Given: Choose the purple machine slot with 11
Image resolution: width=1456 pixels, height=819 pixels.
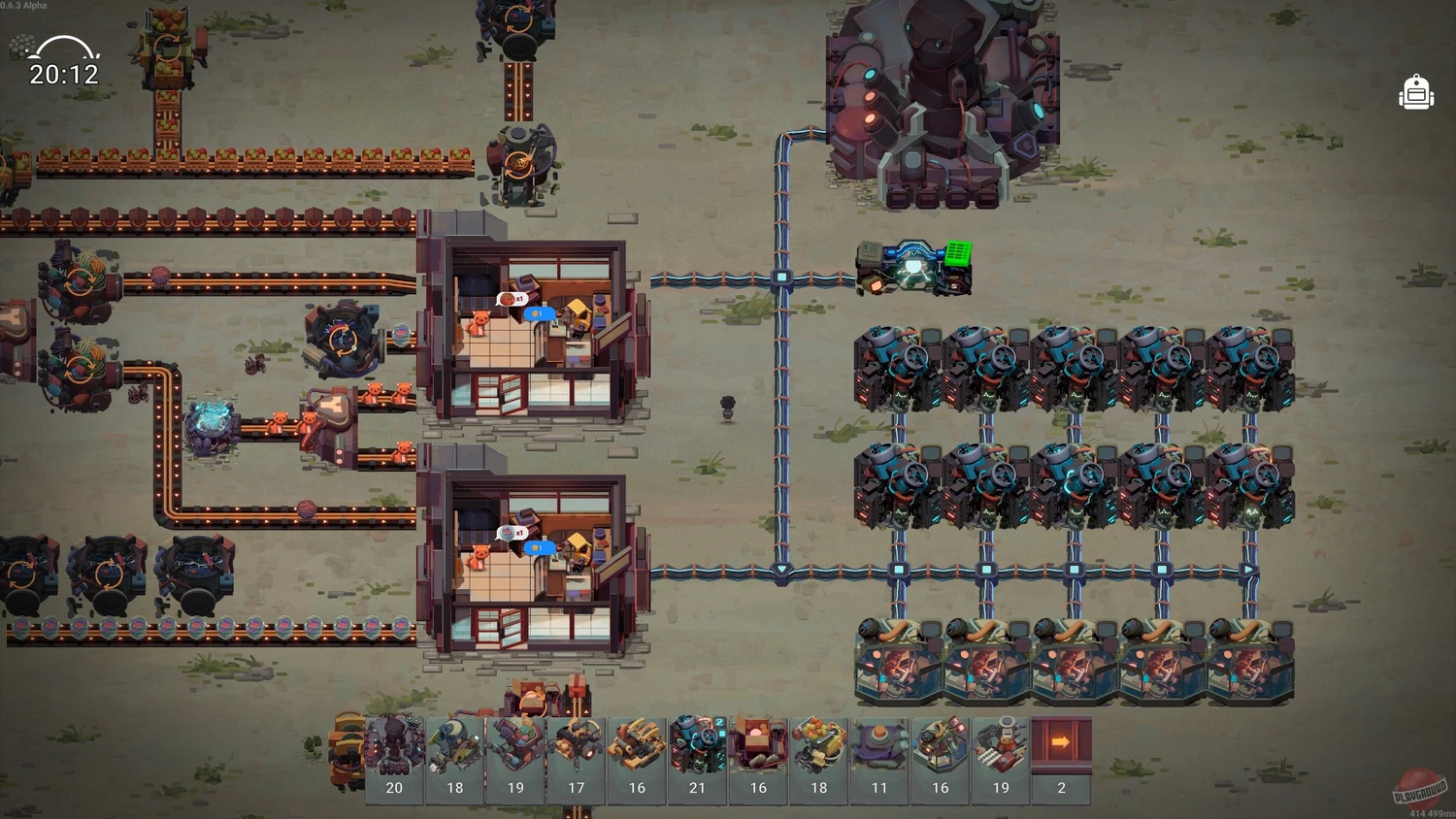Looking at the screenshot, I should (x=879, y=759).
